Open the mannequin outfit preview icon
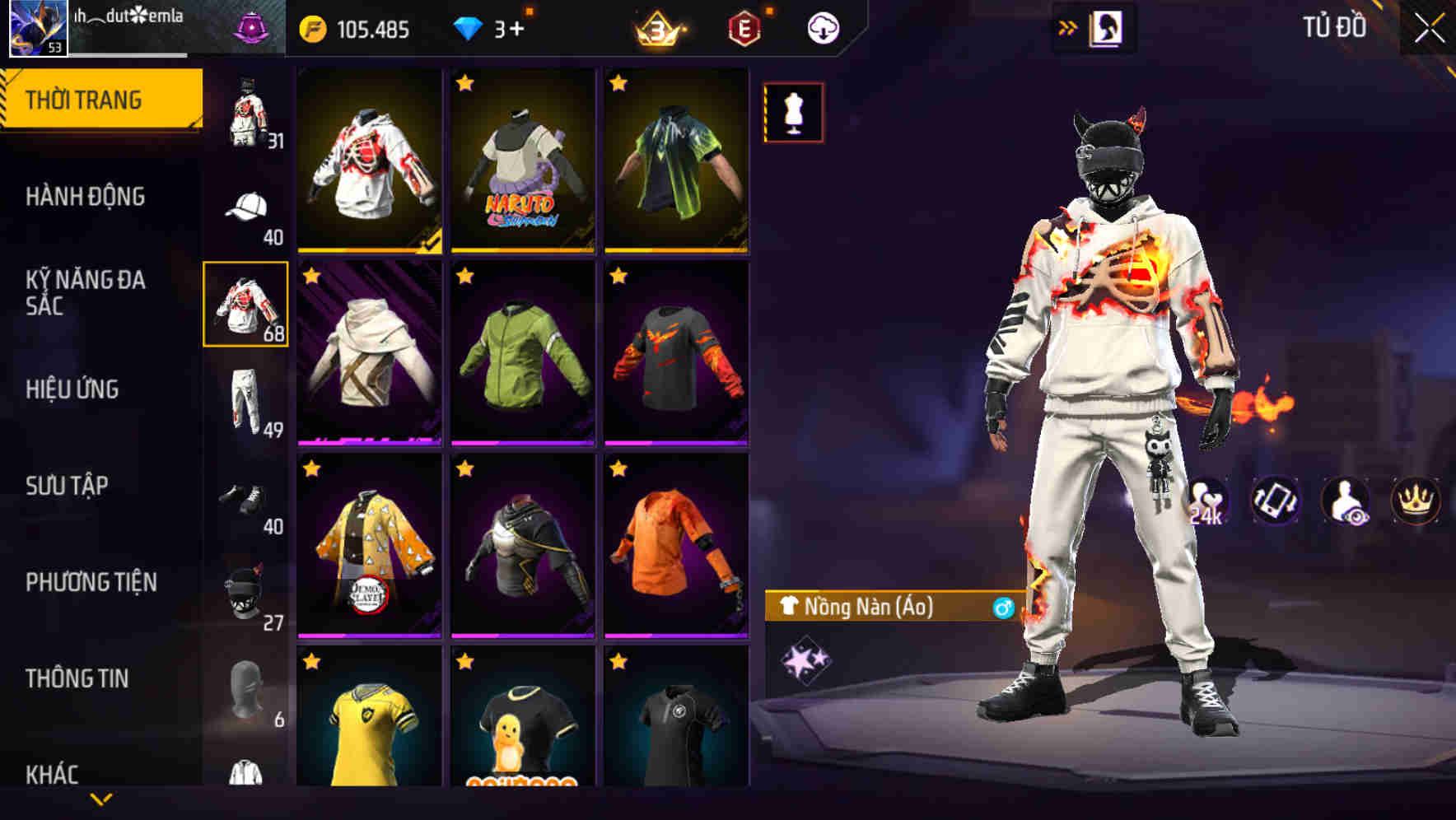This screenshot has width=1456, height=820. [793, 112]
